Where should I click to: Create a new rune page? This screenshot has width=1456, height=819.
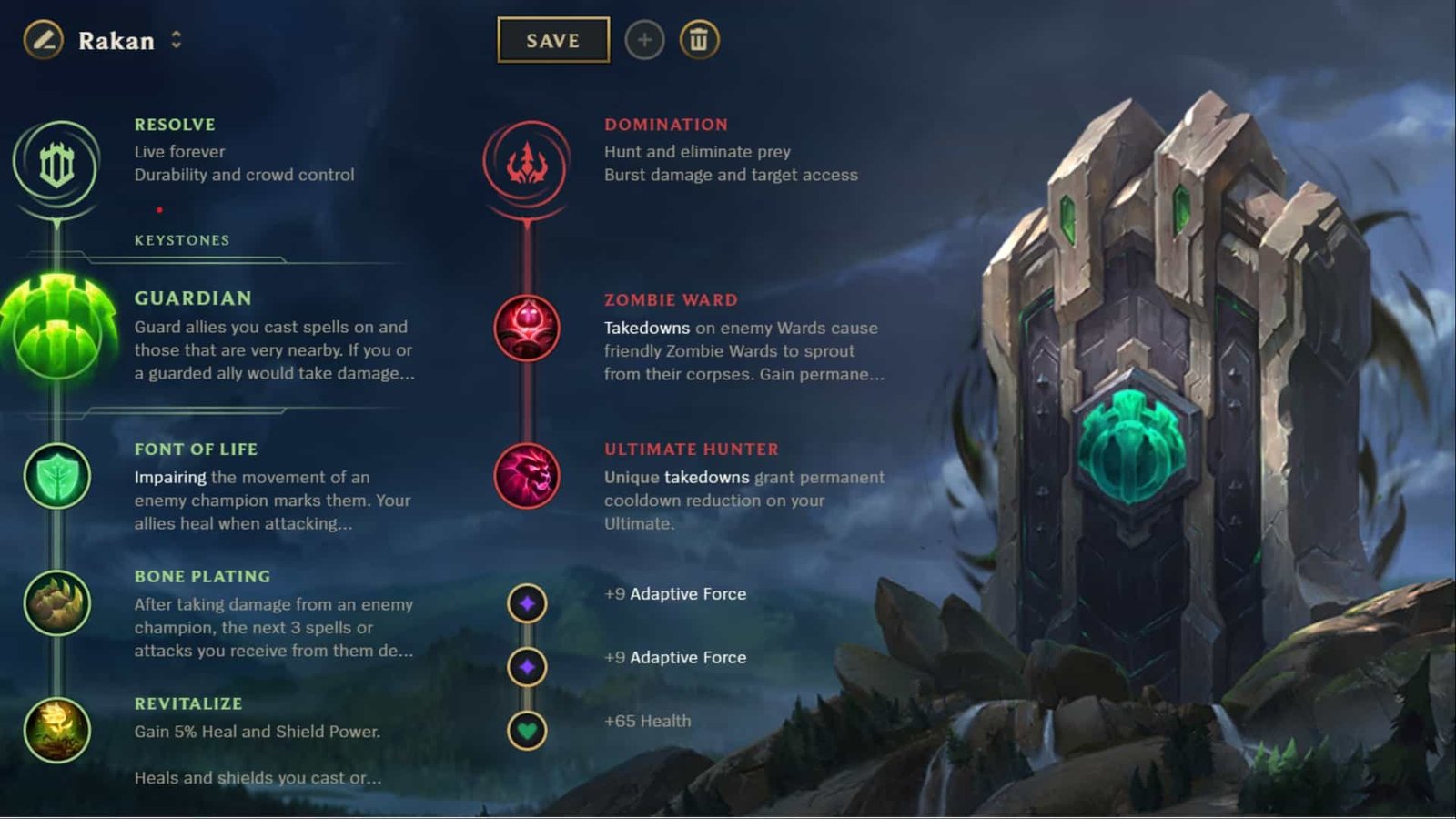(644, 40)
